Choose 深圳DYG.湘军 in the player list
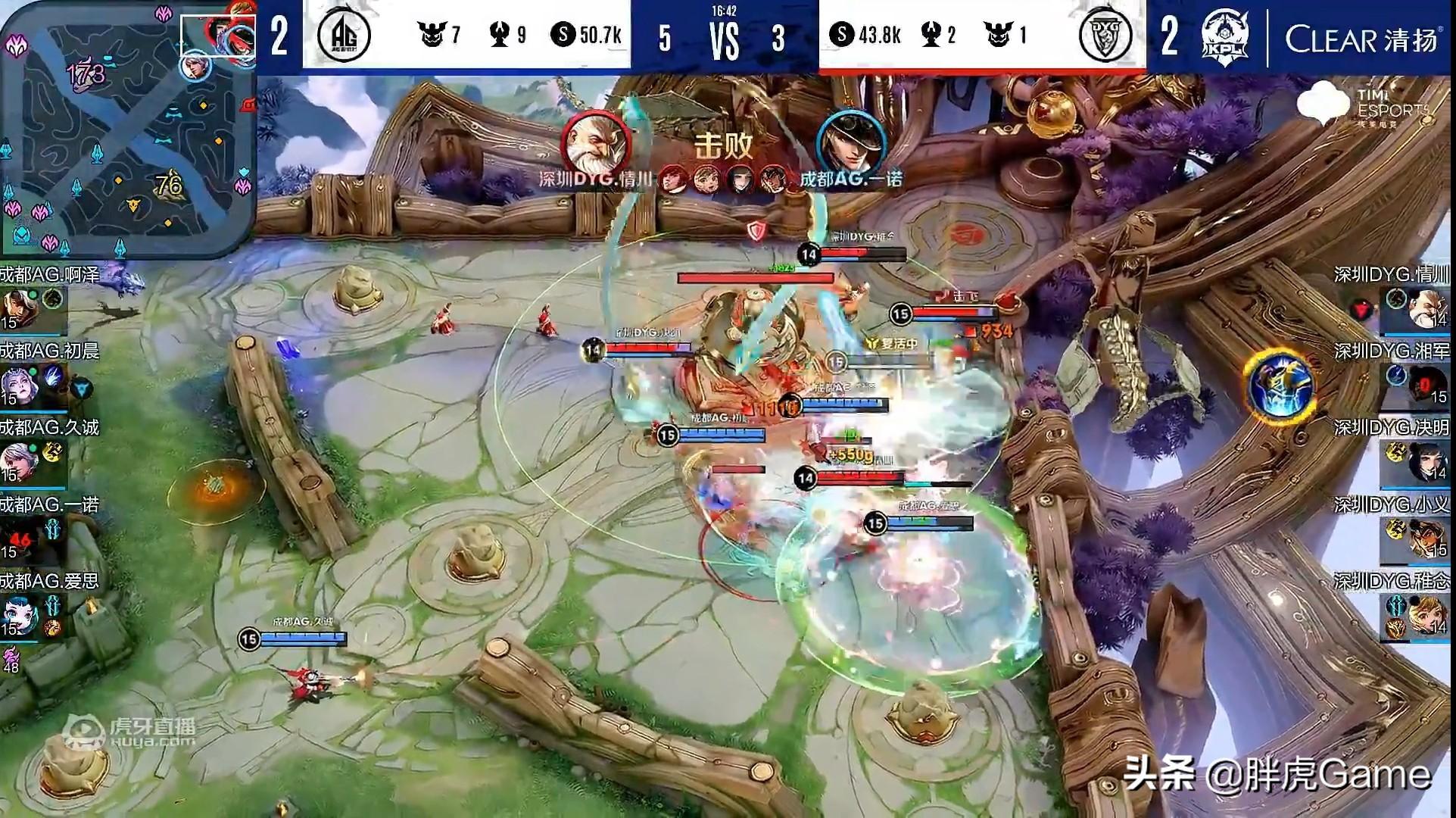 tap(1426, 385)
